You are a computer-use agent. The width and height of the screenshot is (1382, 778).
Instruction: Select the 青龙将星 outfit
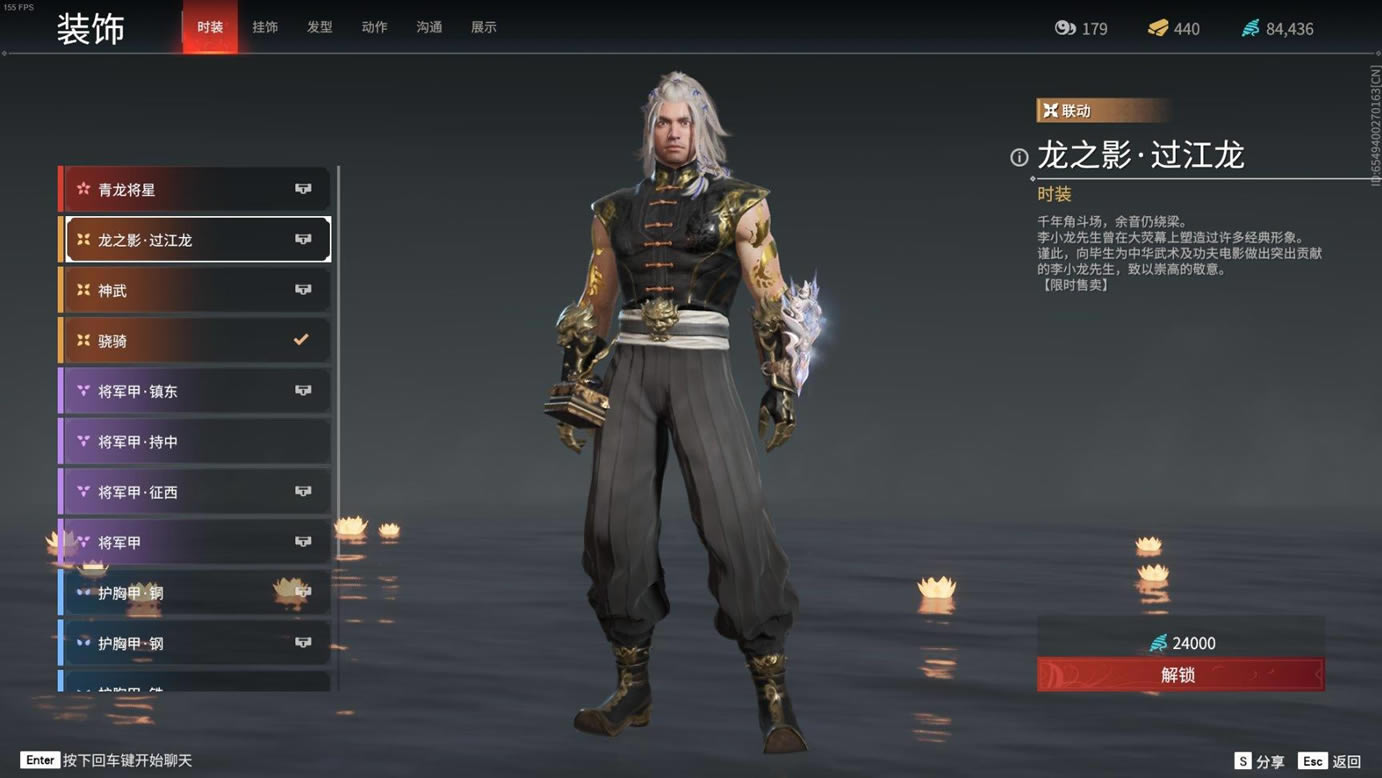pos(196,189)
